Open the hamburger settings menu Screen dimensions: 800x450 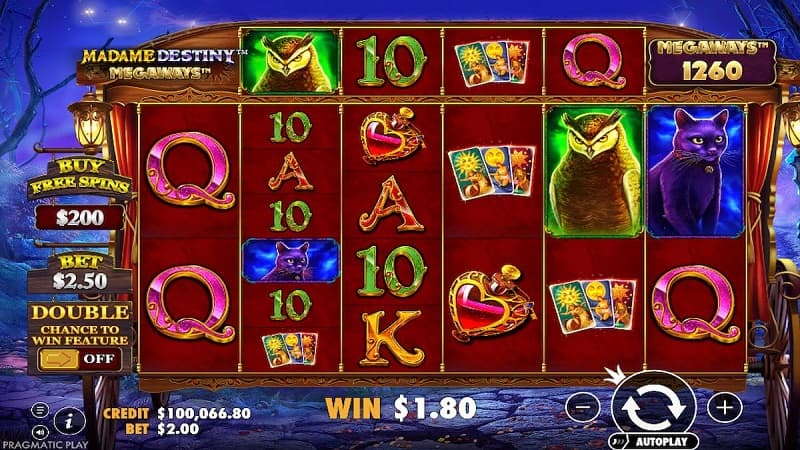[x=39, y=410]
